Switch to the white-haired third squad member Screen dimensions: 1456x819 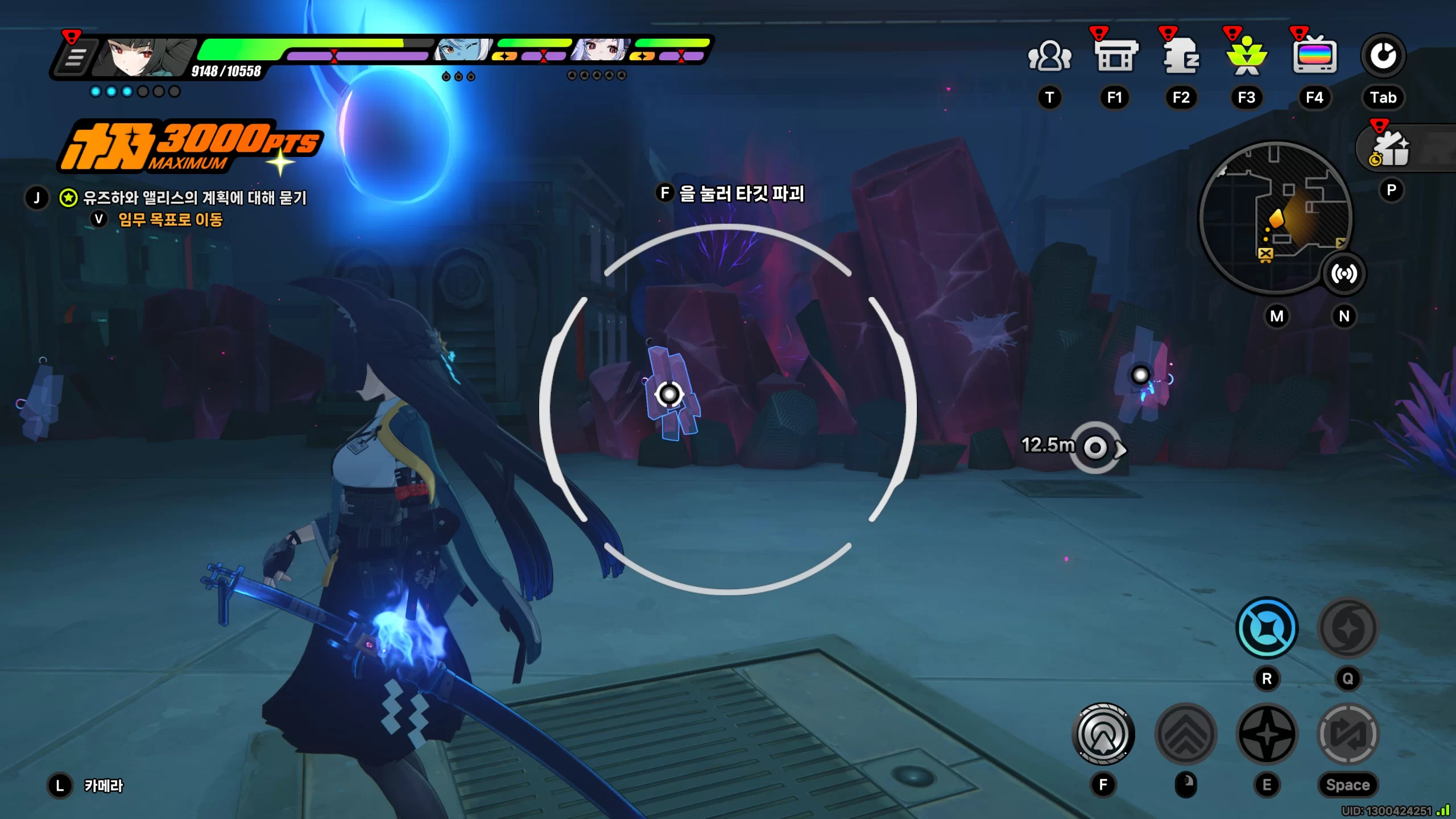[600, 51]
